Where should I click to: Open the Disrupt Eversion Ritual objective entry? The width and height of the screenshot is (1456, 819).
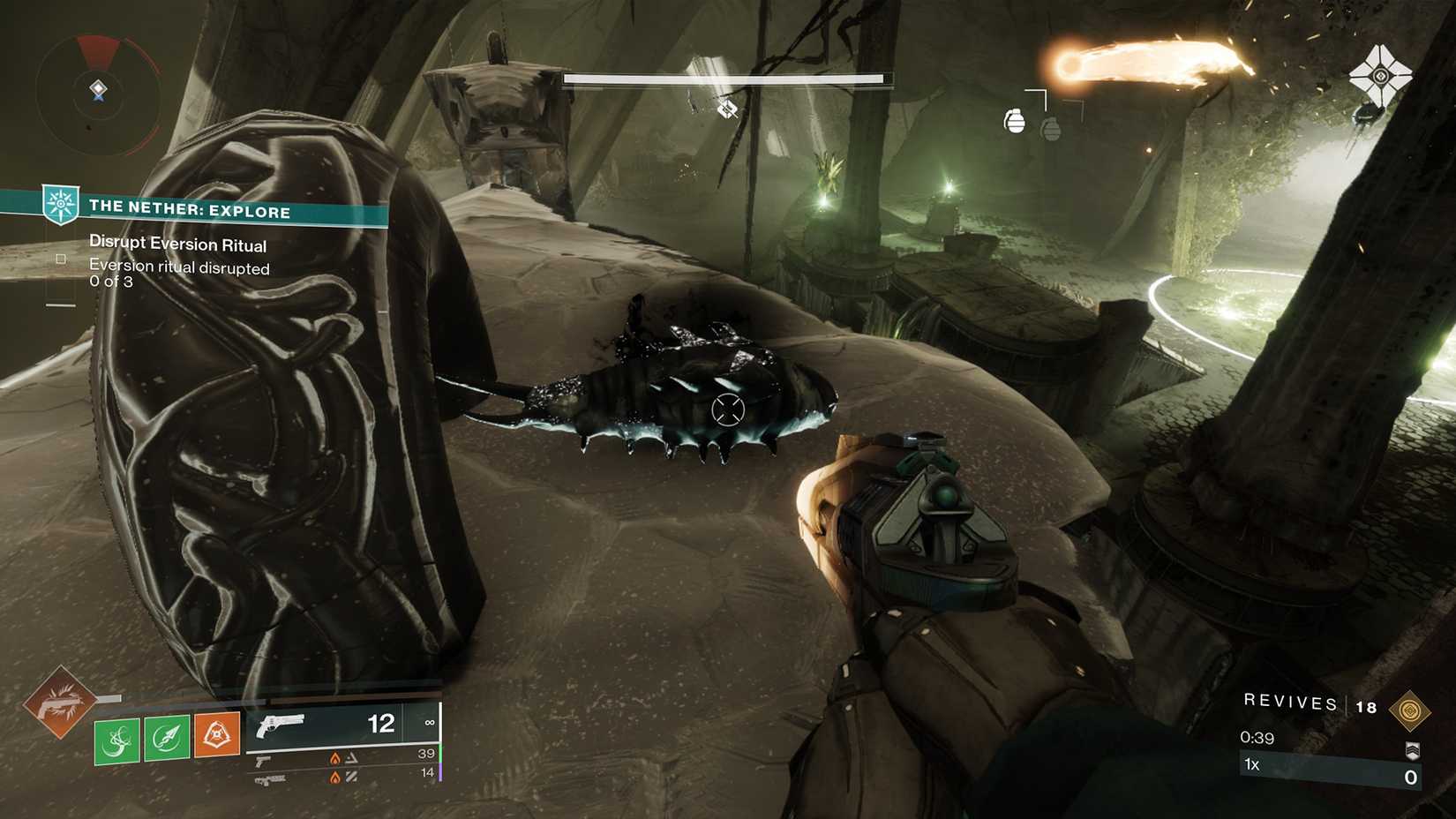click(x=178, y=244)
